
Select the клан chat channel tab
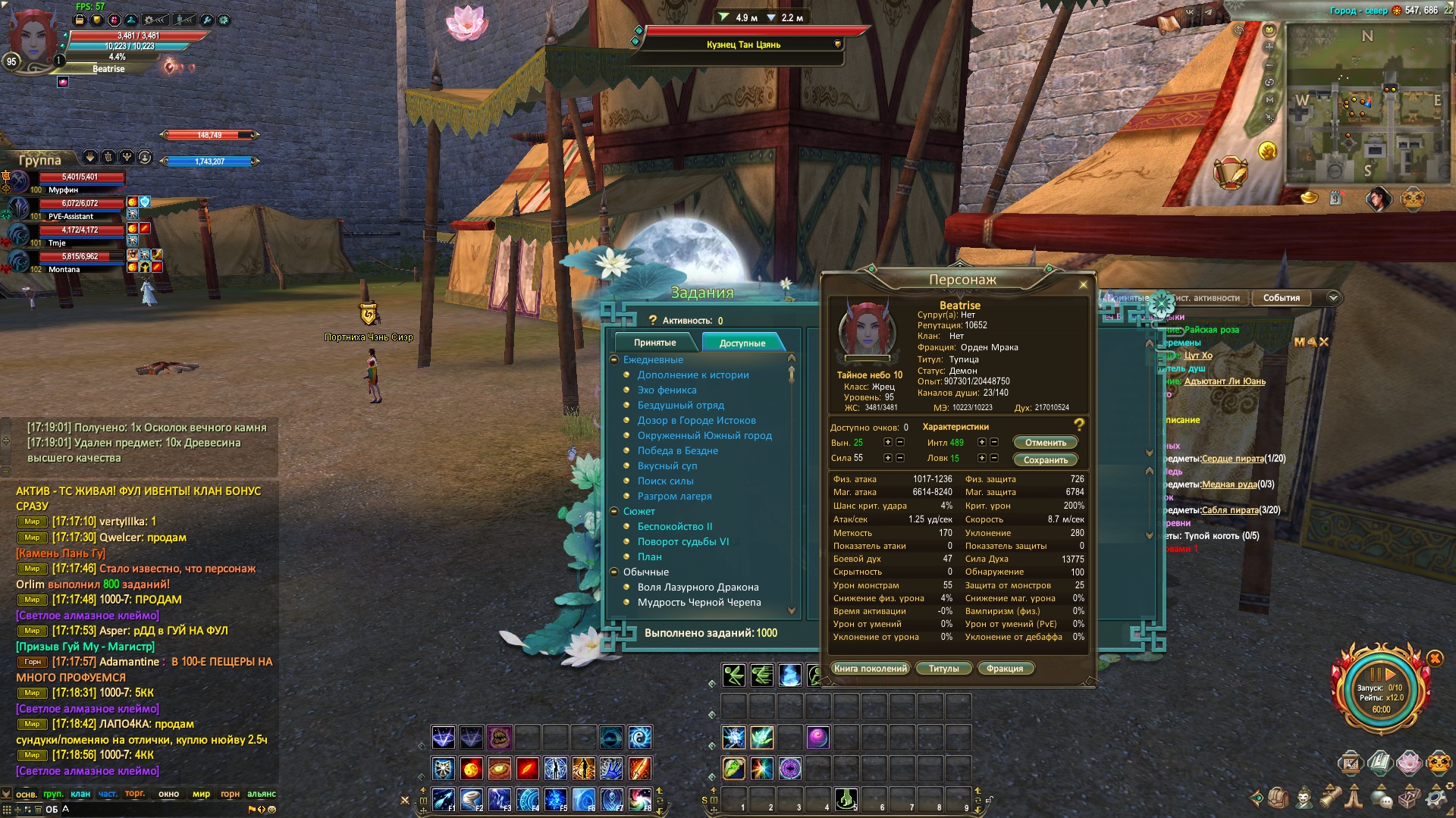tap(80, 794)
